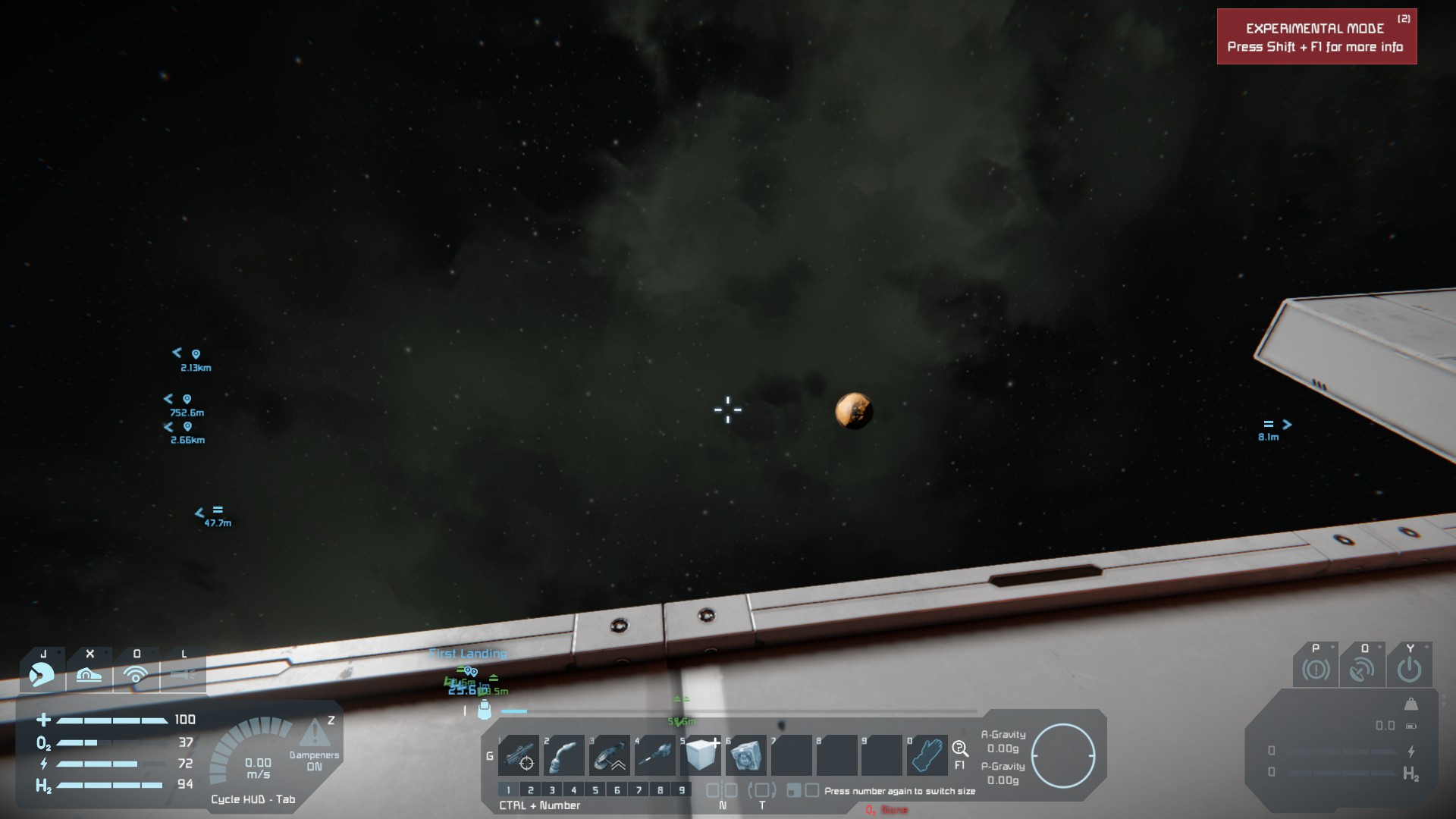Switch to toolbar page 3

tap(552, 790)
